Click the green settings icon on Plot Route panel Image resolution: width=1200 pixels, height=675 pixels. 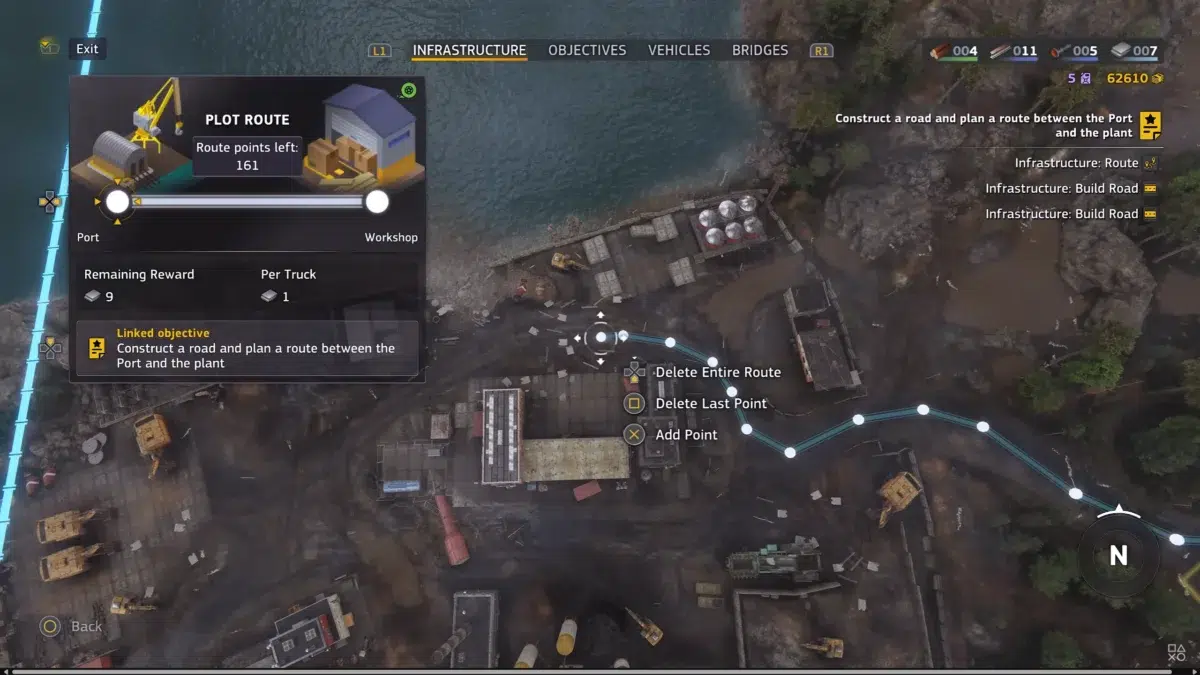(x=408, y=91)
